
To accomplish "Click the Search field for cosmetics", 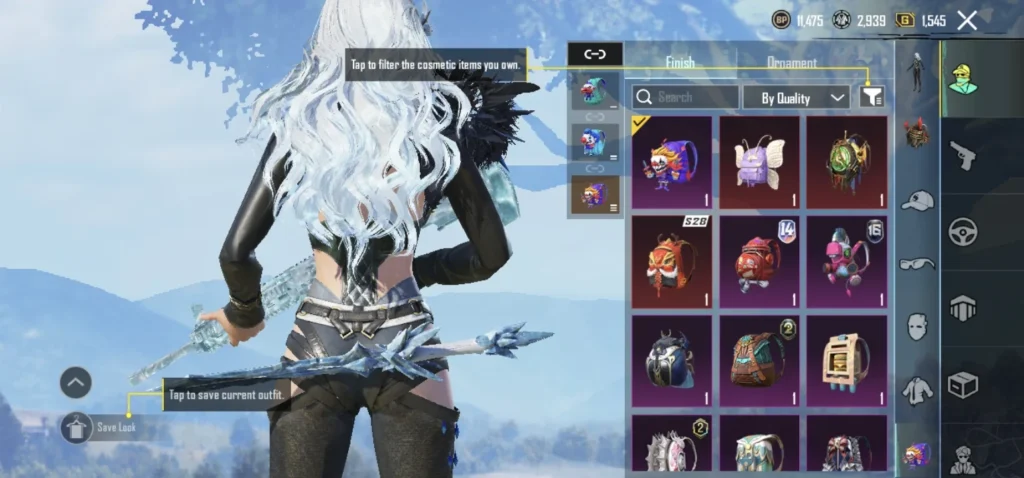I will click(x=685, y=97).
